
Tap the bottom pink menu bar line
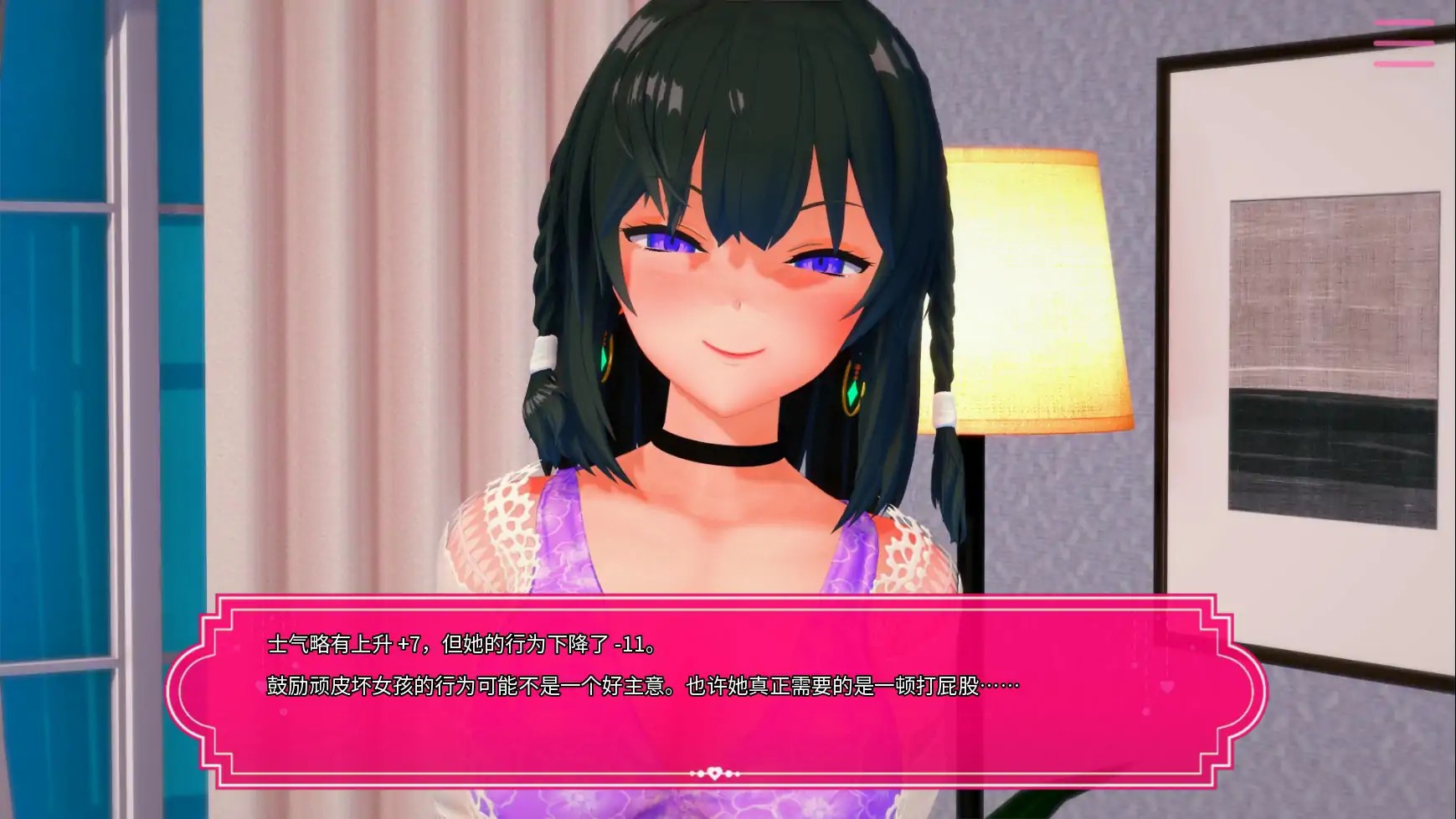1405,64
